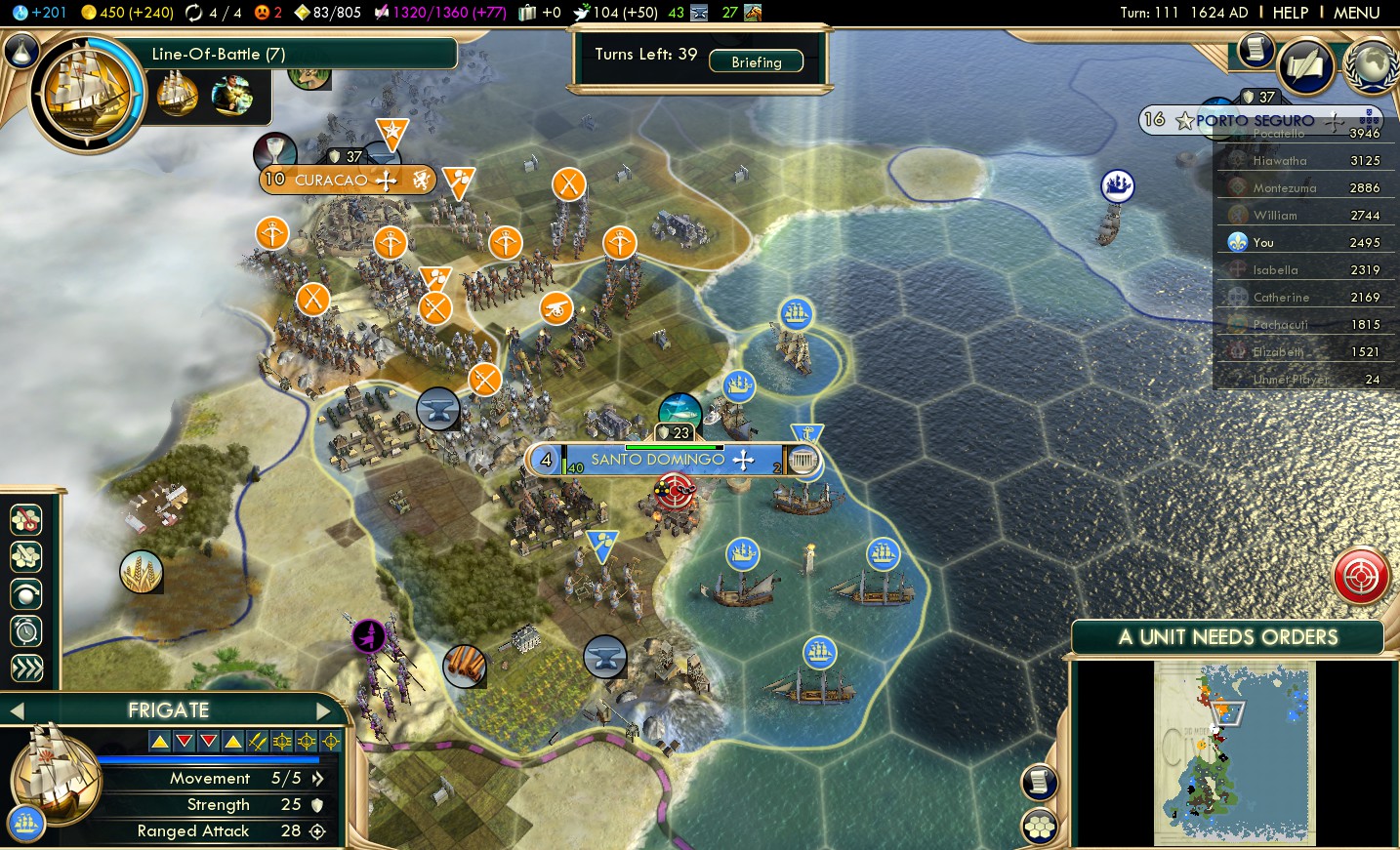Select Line-Of-Battle research portrait

(86, 93)
